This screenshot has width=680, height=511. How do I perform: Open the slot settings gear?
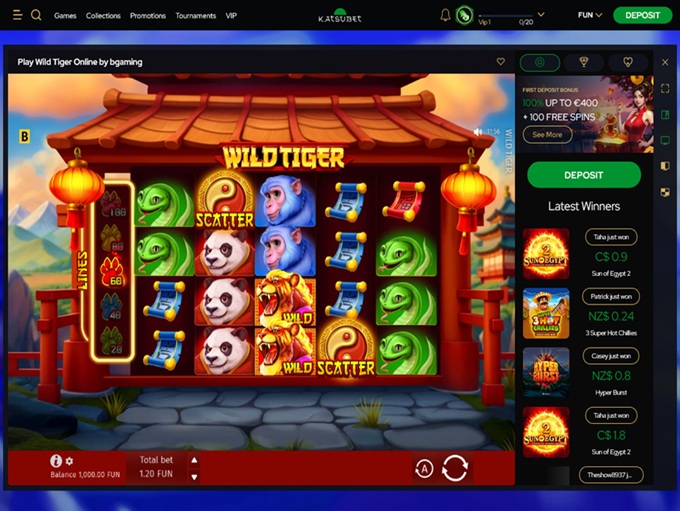(69, 461)
